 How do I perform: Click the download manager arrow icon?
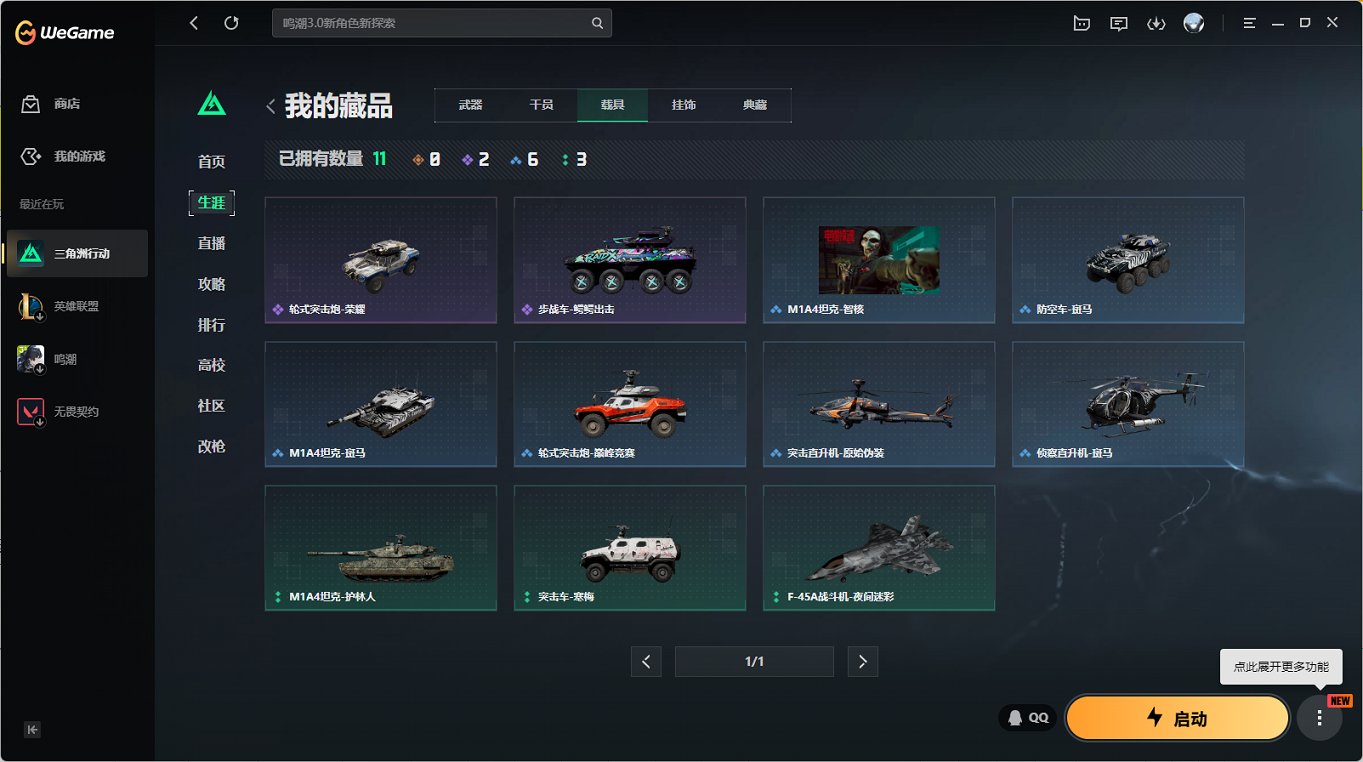tap(1157, 22)
